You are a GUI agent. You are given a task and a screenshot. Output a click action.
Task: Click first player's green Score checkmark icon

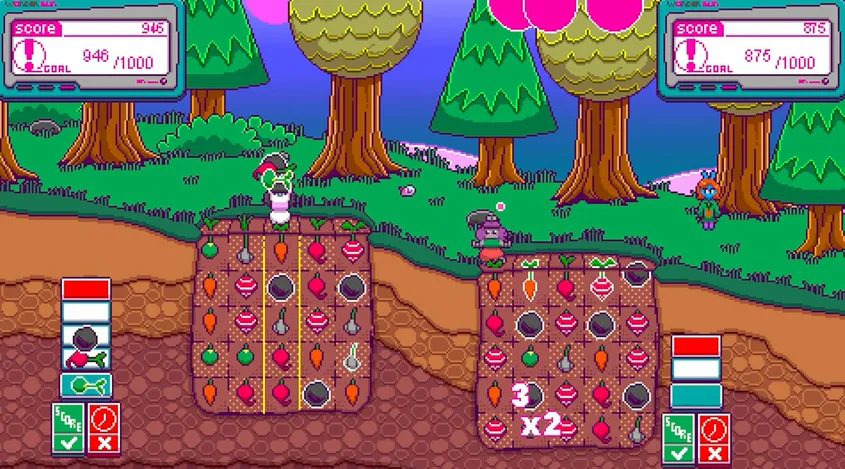(68, 427)
